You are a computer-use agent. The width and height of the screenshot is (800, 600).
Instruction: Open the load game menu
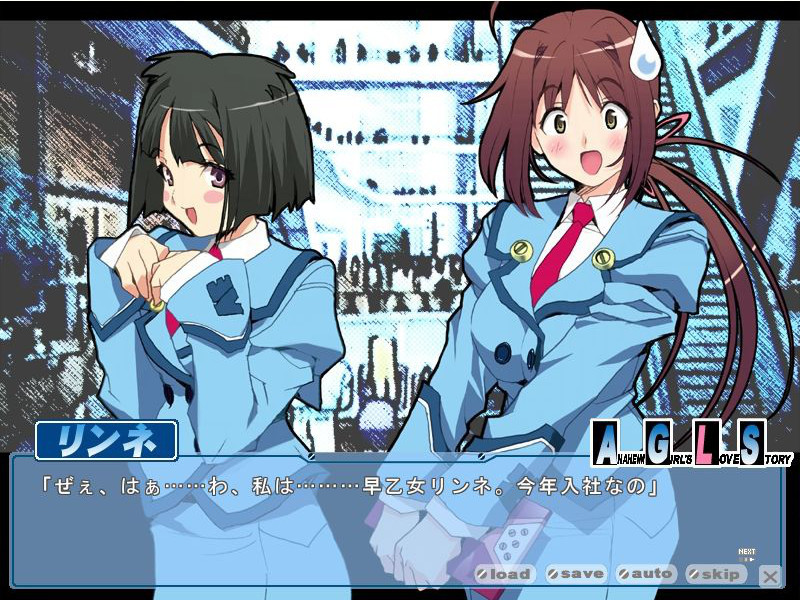point(505,574)
